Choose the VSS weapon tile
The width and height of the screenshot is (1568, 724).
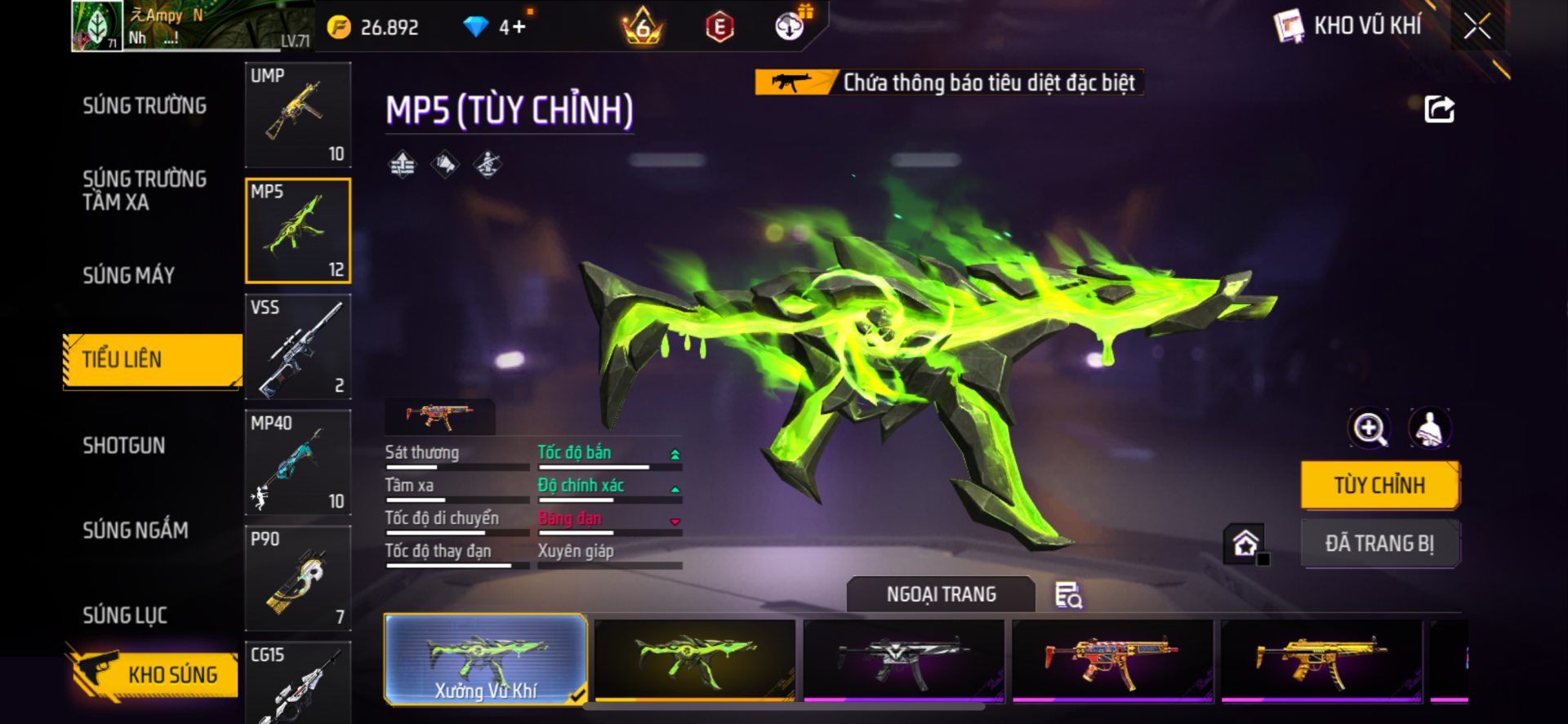coord(298,347)
